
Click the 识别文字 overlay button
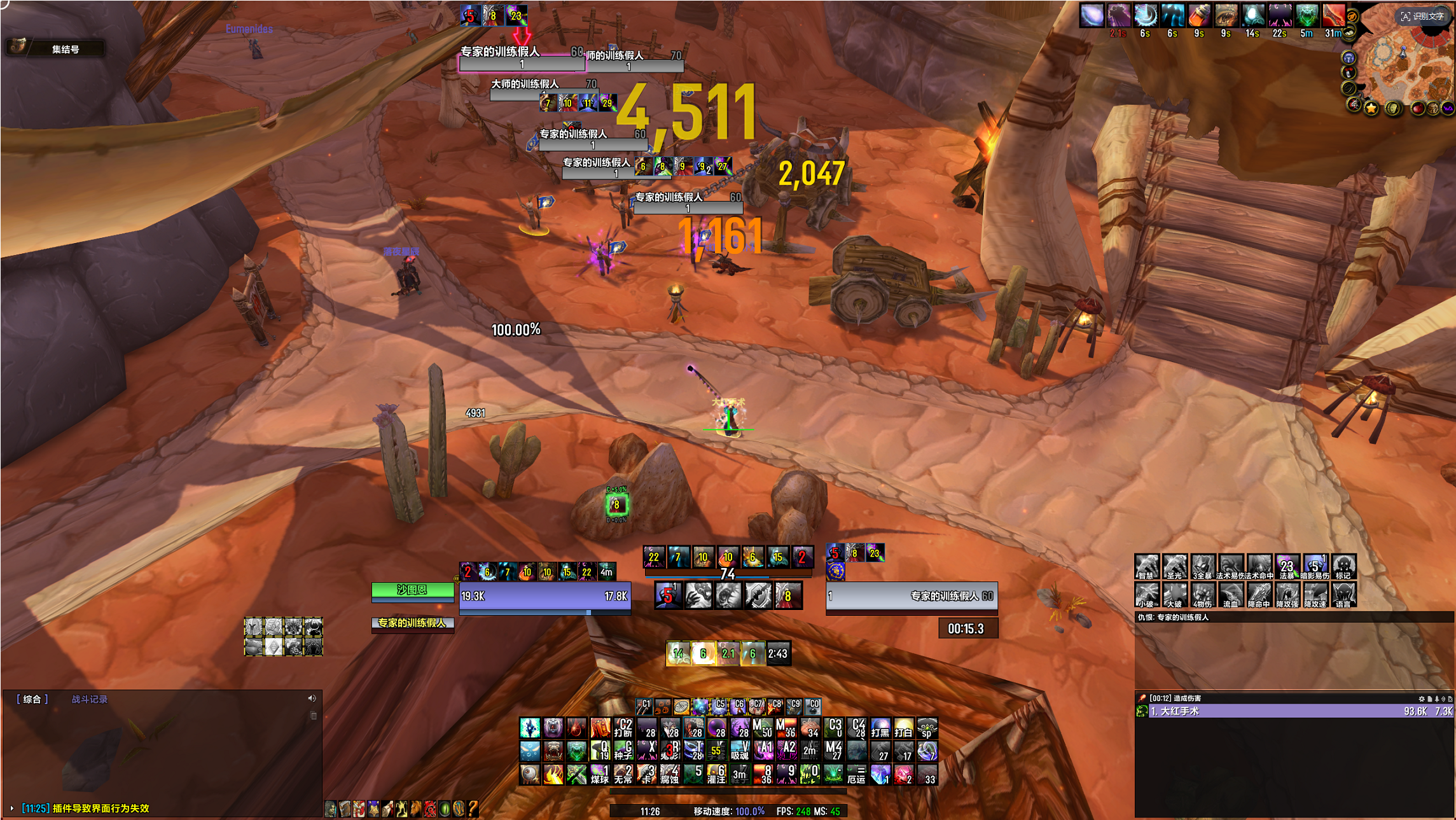1422,17
